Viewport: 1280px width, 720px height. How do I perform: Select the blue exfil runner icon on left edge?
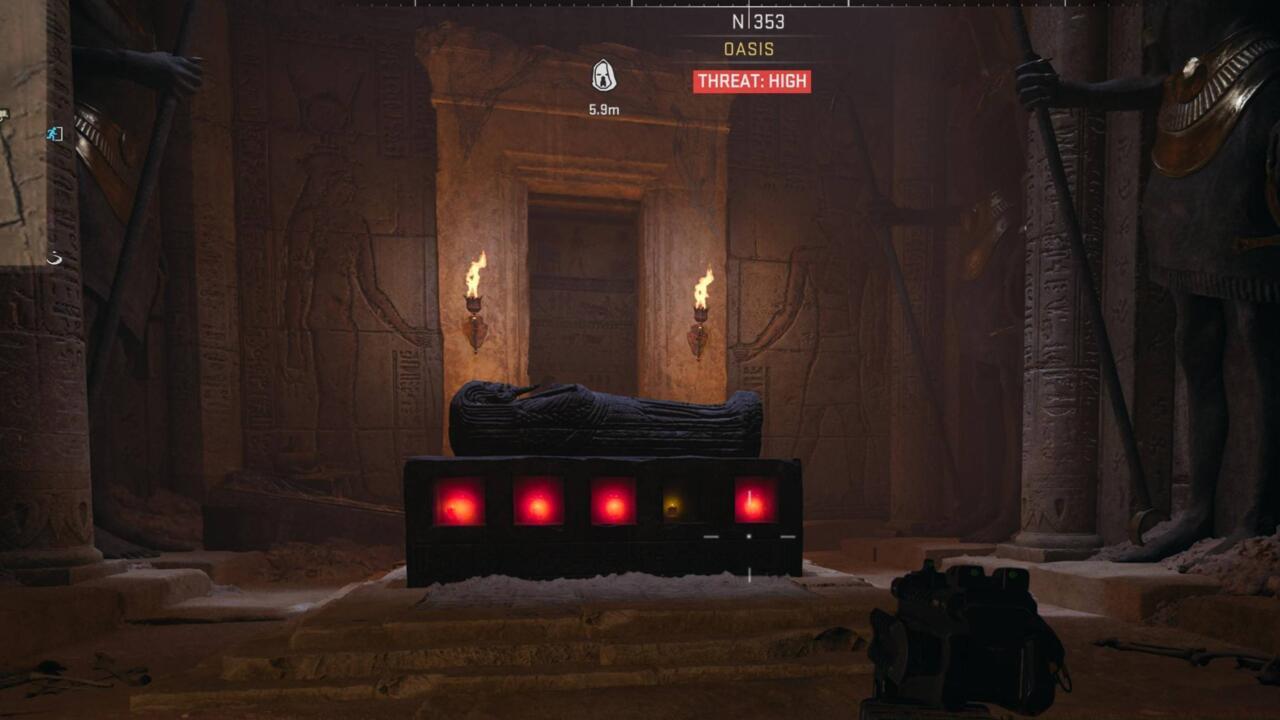click(53, 133)
